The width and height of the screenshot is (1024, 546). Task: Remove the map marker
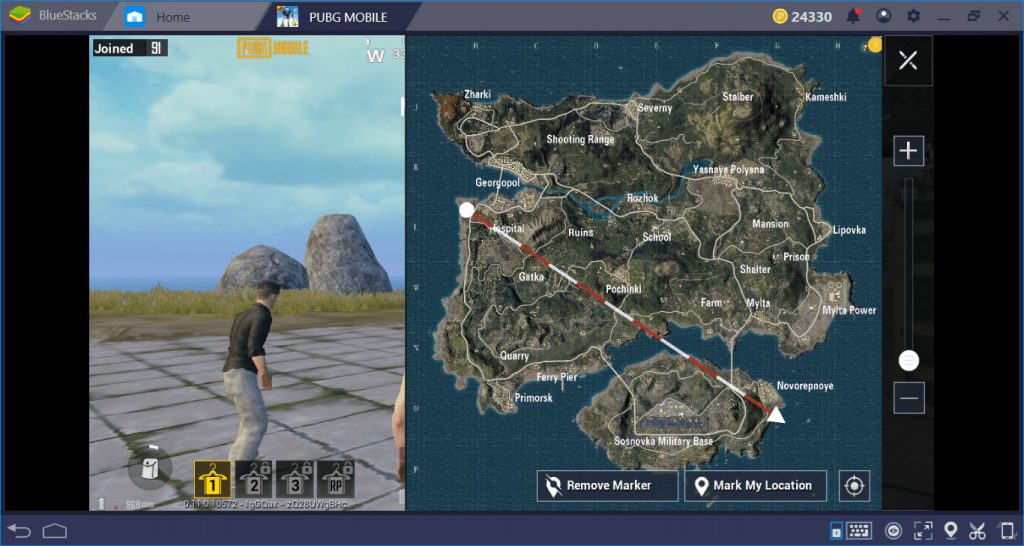(x=608, y=486)
